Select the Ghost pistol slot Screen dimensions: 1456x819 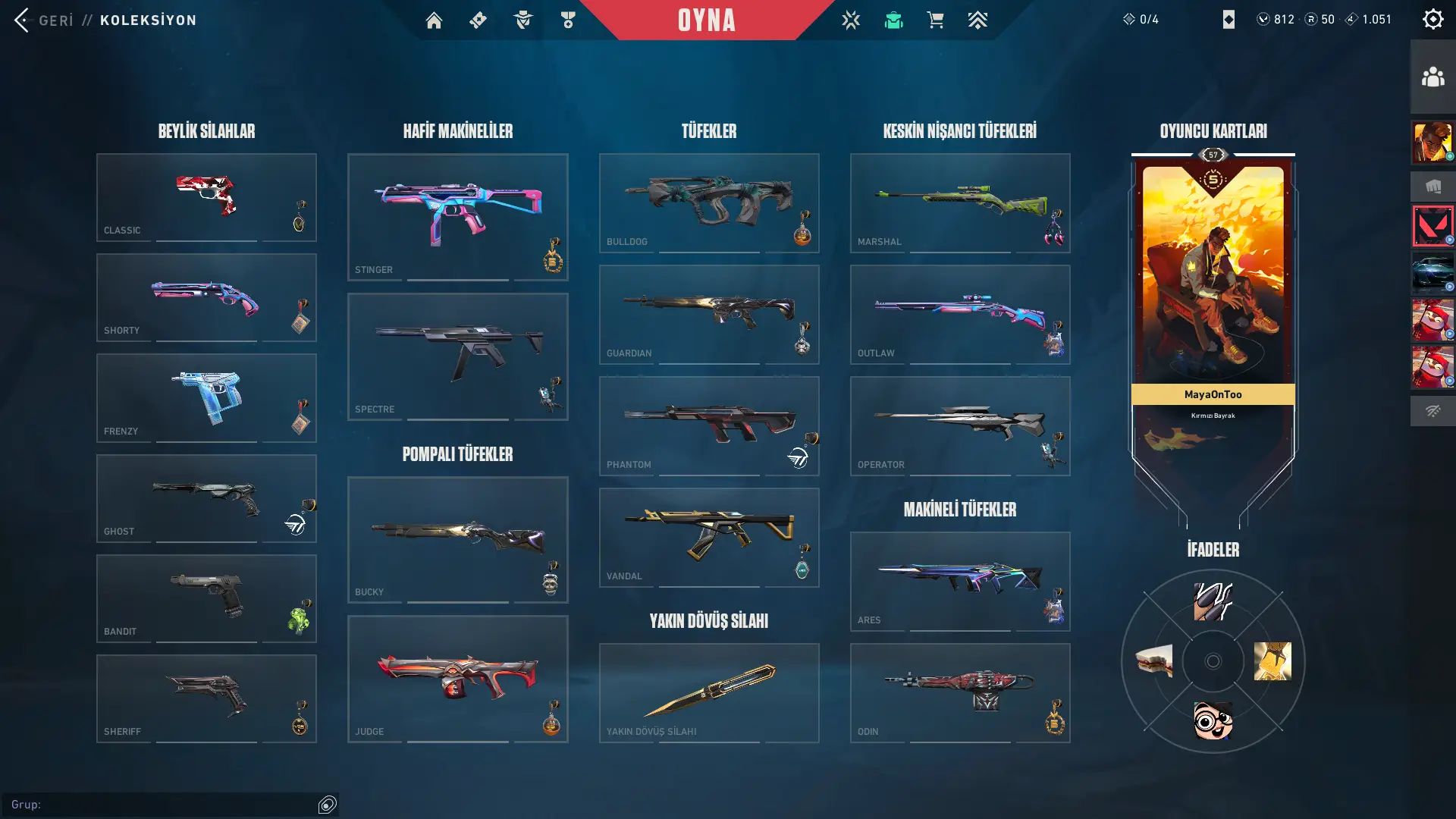tap(206, 498)
